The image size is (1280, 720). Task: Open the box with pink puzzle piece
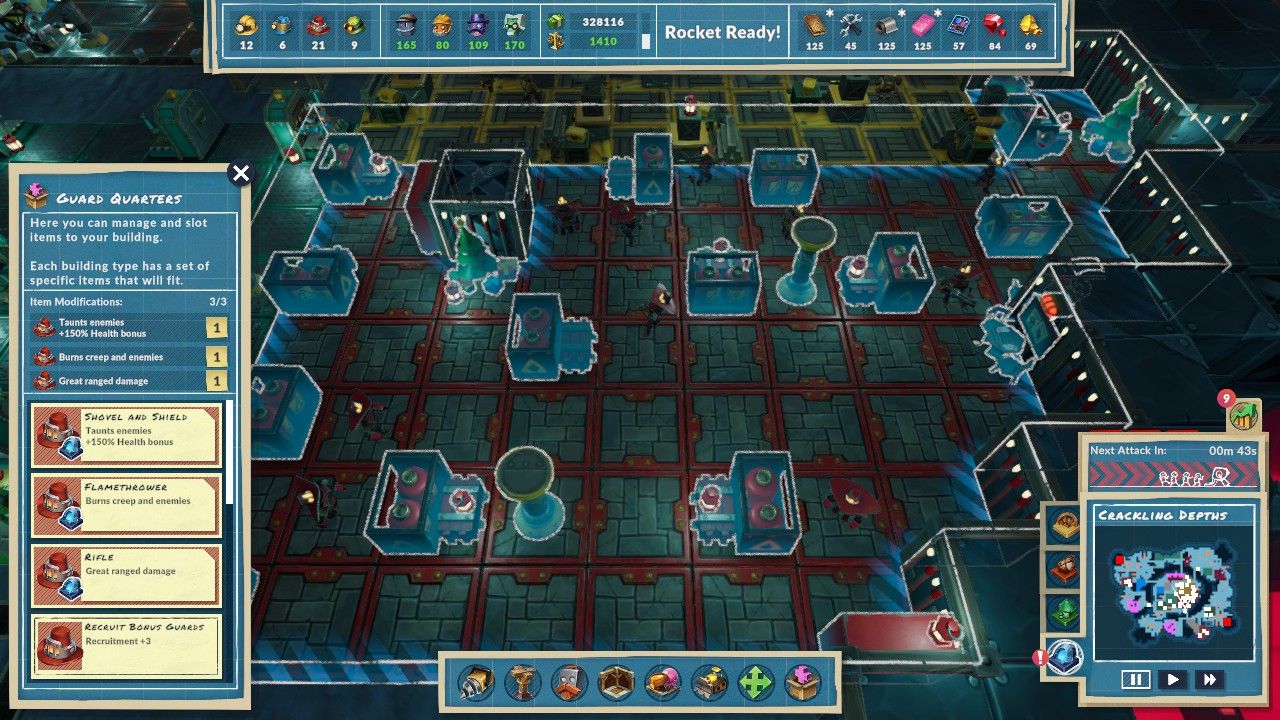coord(802,684)
